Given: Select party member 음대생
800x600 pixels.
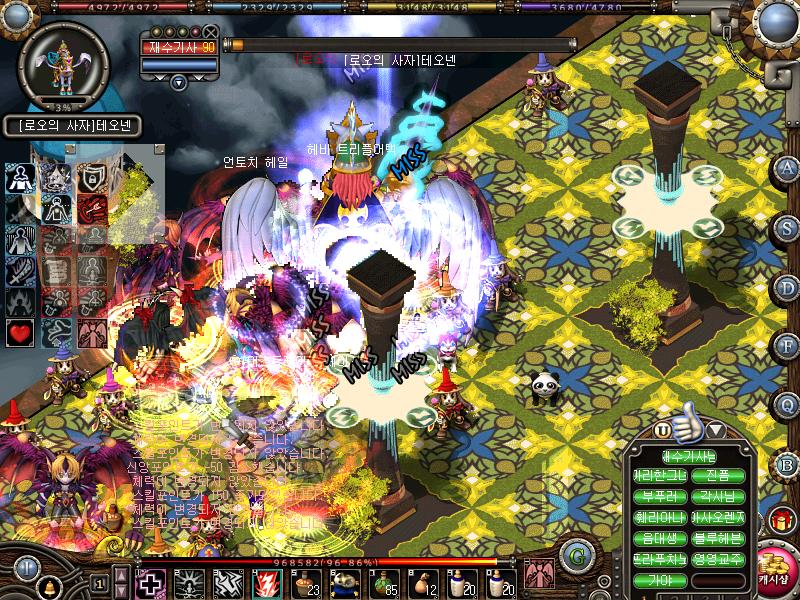Looking at the screenshot, I should coord(660,538).
